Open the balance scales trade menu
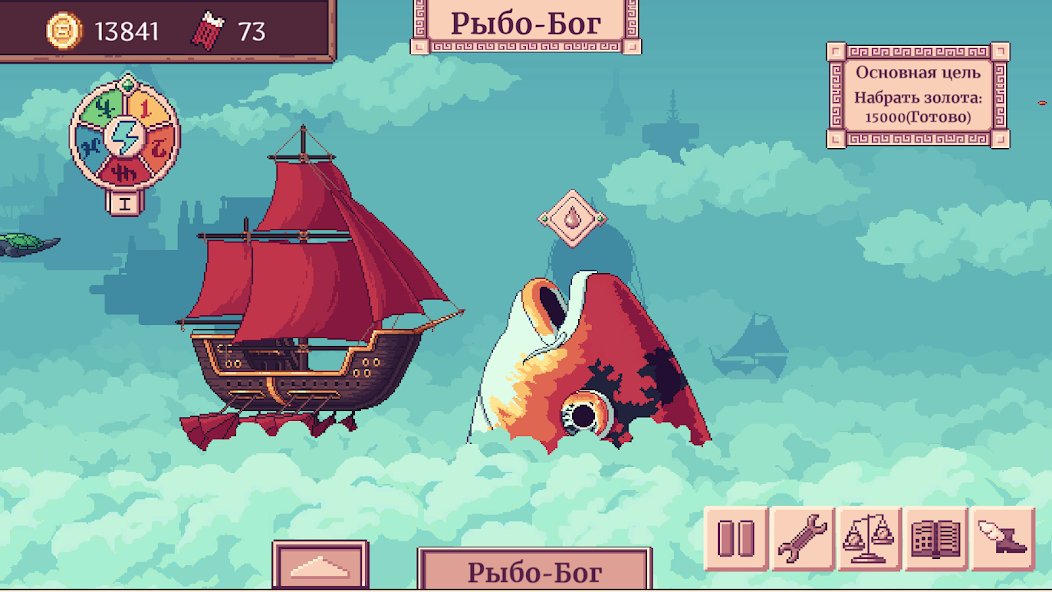 pyautogui.click(x=869, y=539)
